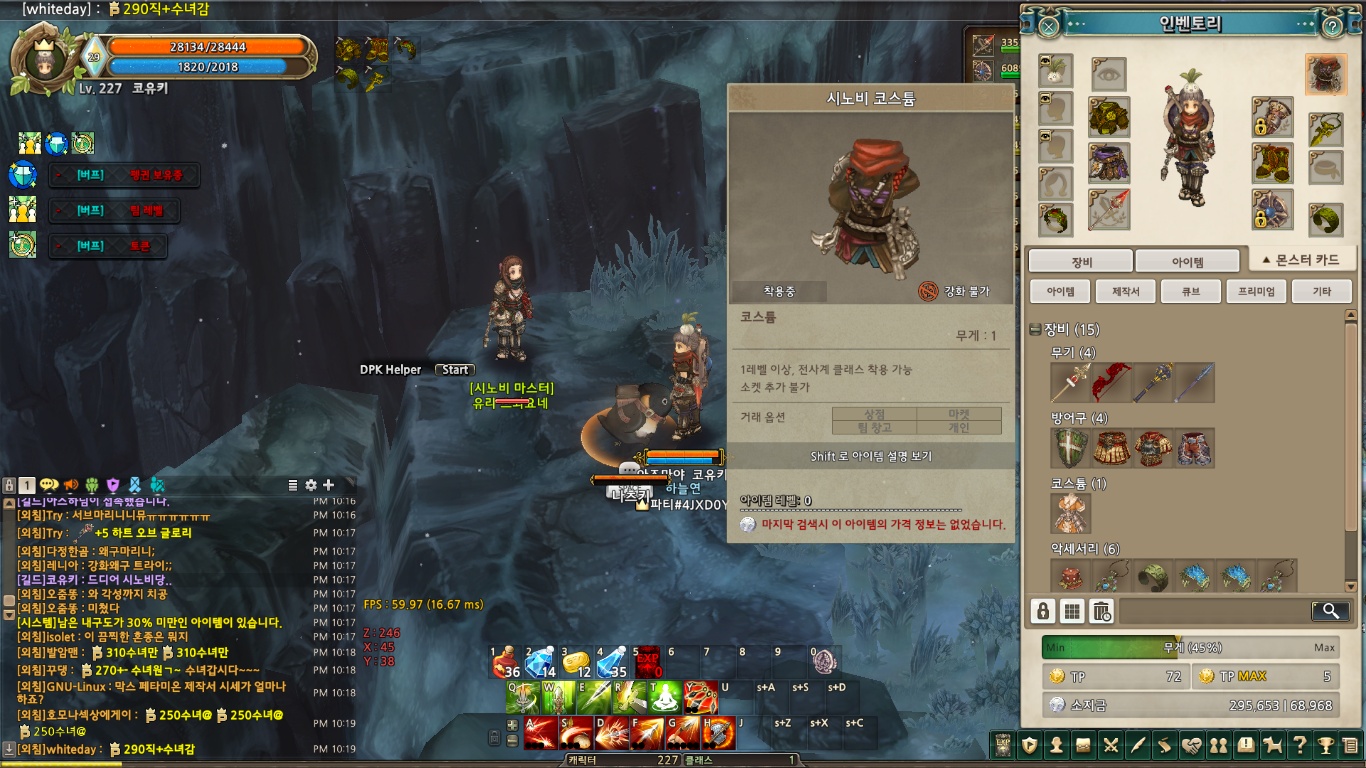This screenshot has width=1366, height=768.
Task: Open the inventory help button
Action: 1332,26
